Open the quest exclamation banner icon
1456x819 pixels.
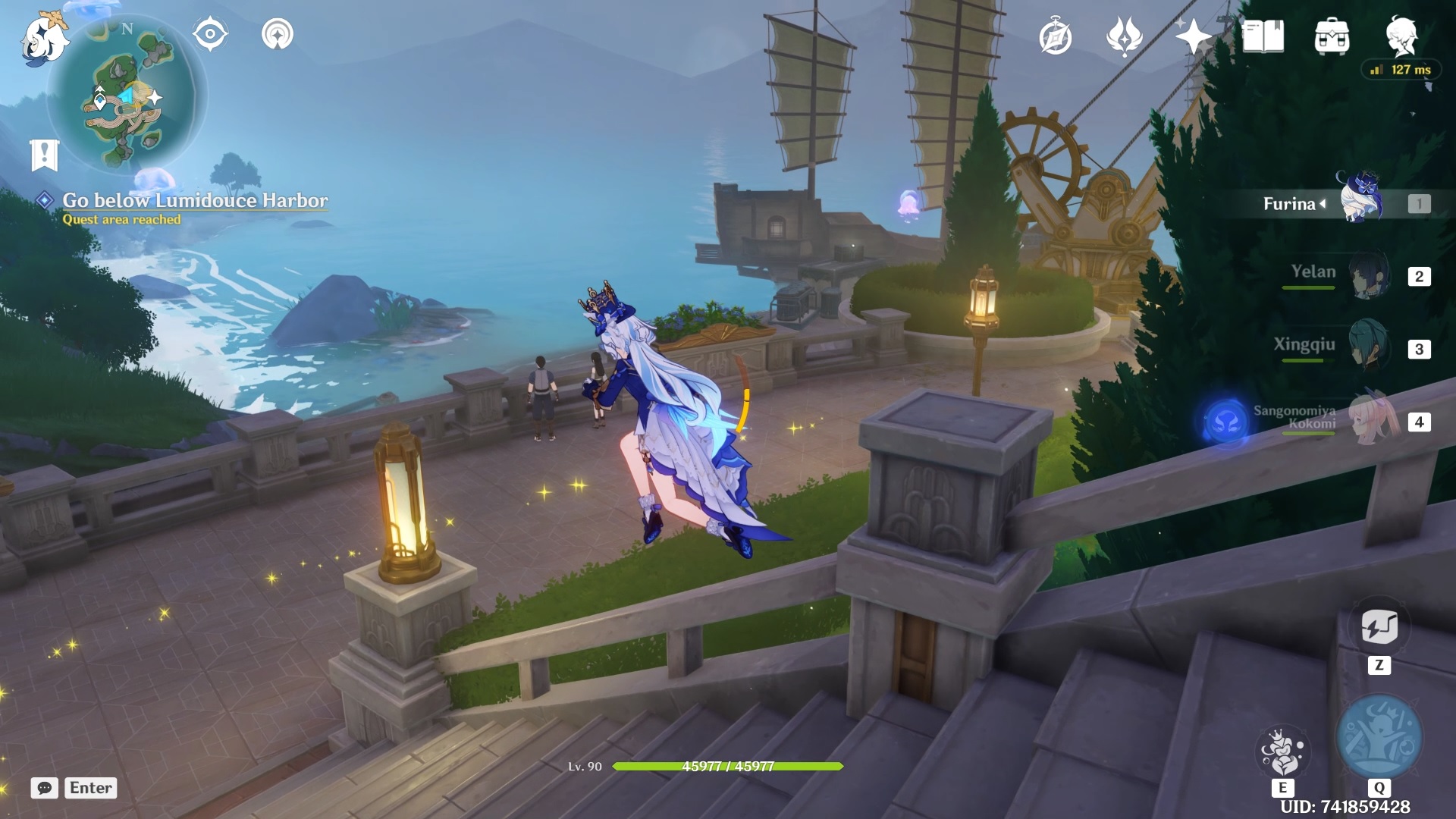pyautogui.click(x=44, y=155)
